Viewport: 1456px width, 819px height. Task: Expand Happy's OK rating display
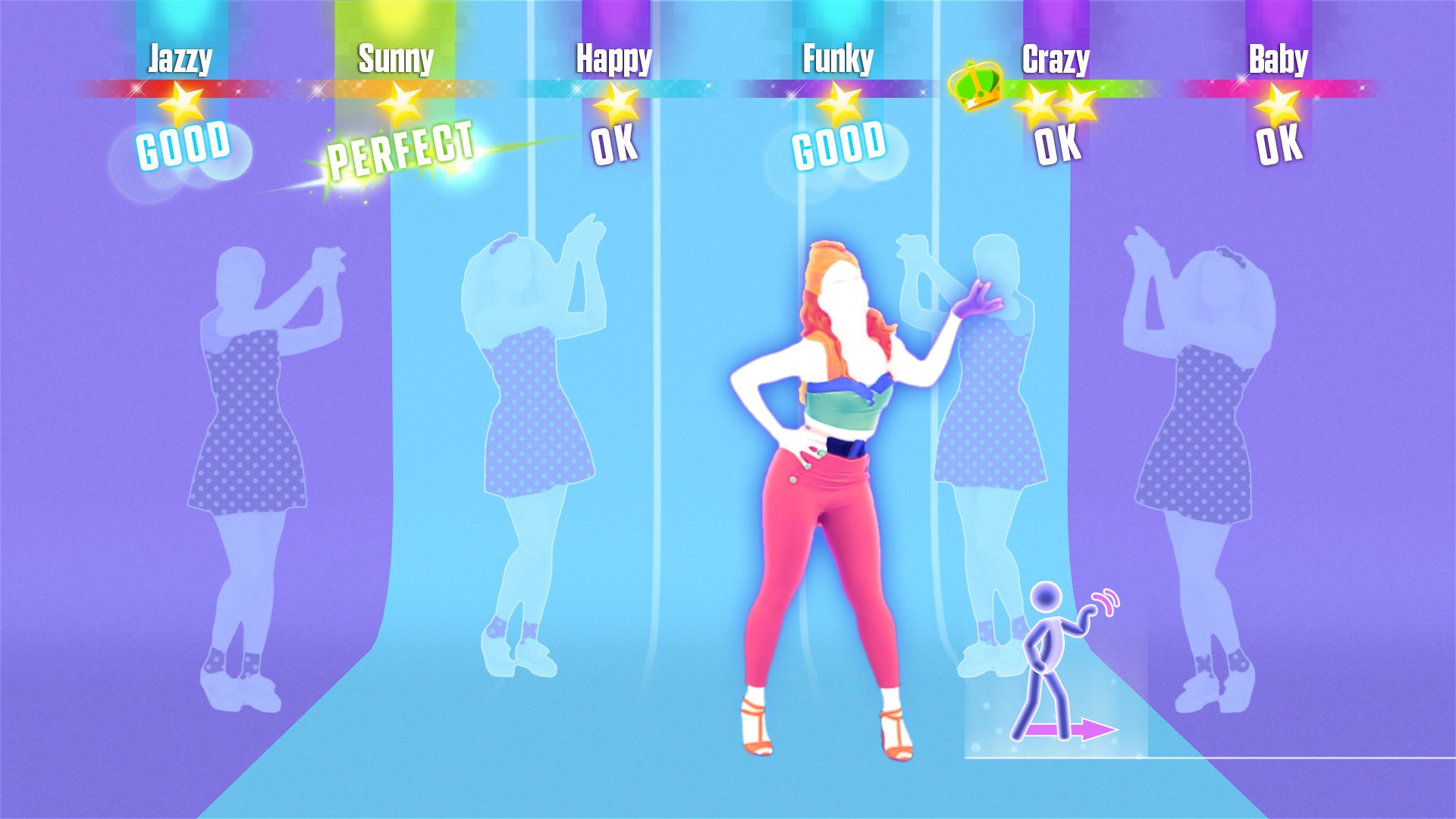[616, 146]
